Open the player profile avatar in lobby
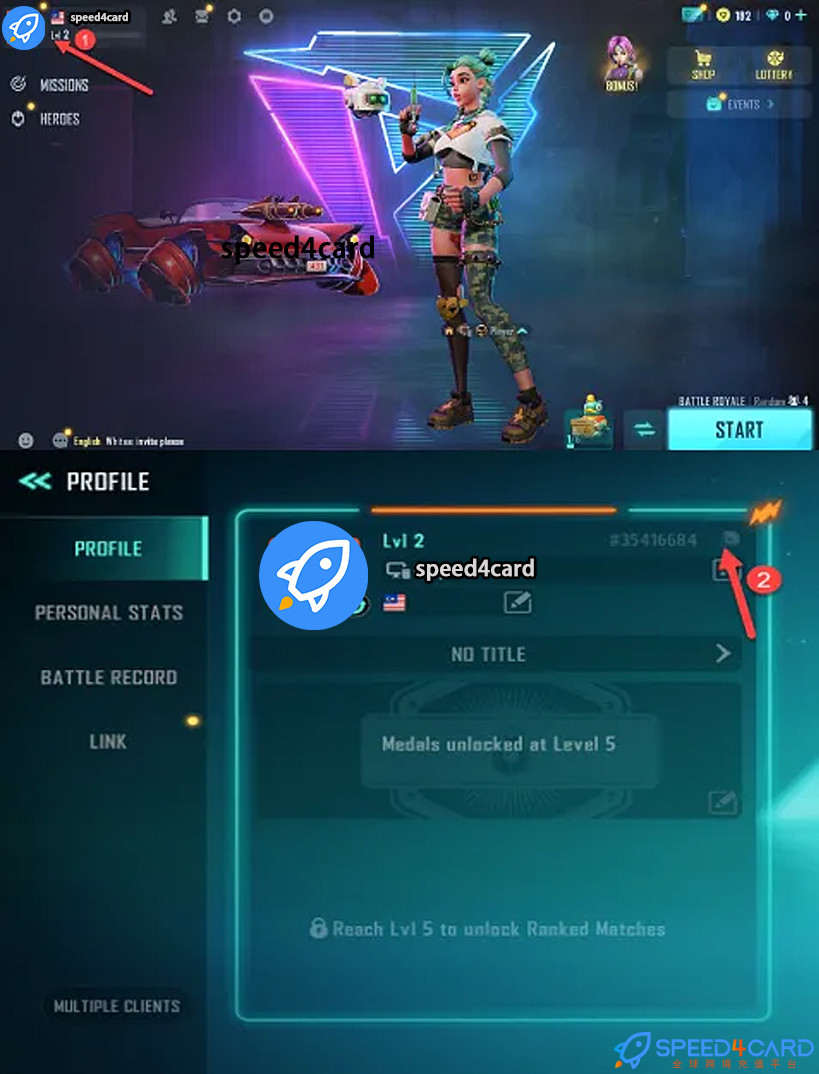819x1074 pixels. (23, 27)
